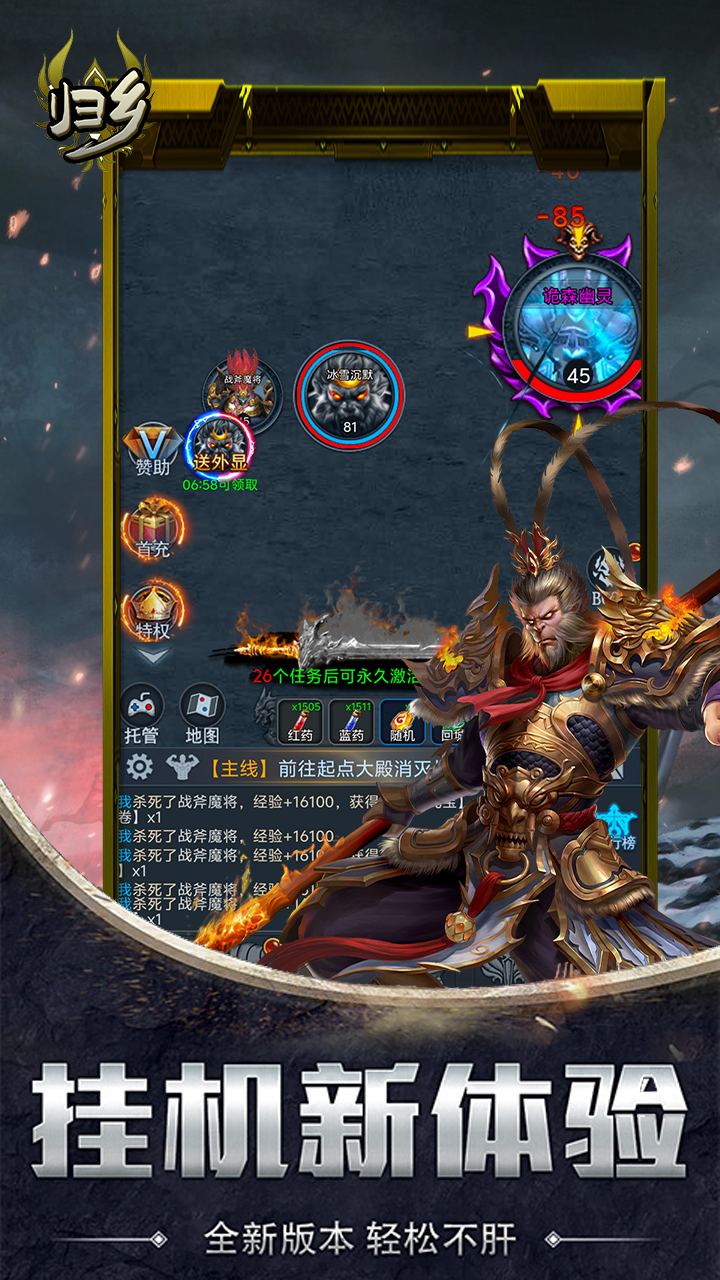Toggle 托管 auto-play mode
The height and width of the screenshot is (1280, 720).
pyautogui.click(x=142, y=713)
